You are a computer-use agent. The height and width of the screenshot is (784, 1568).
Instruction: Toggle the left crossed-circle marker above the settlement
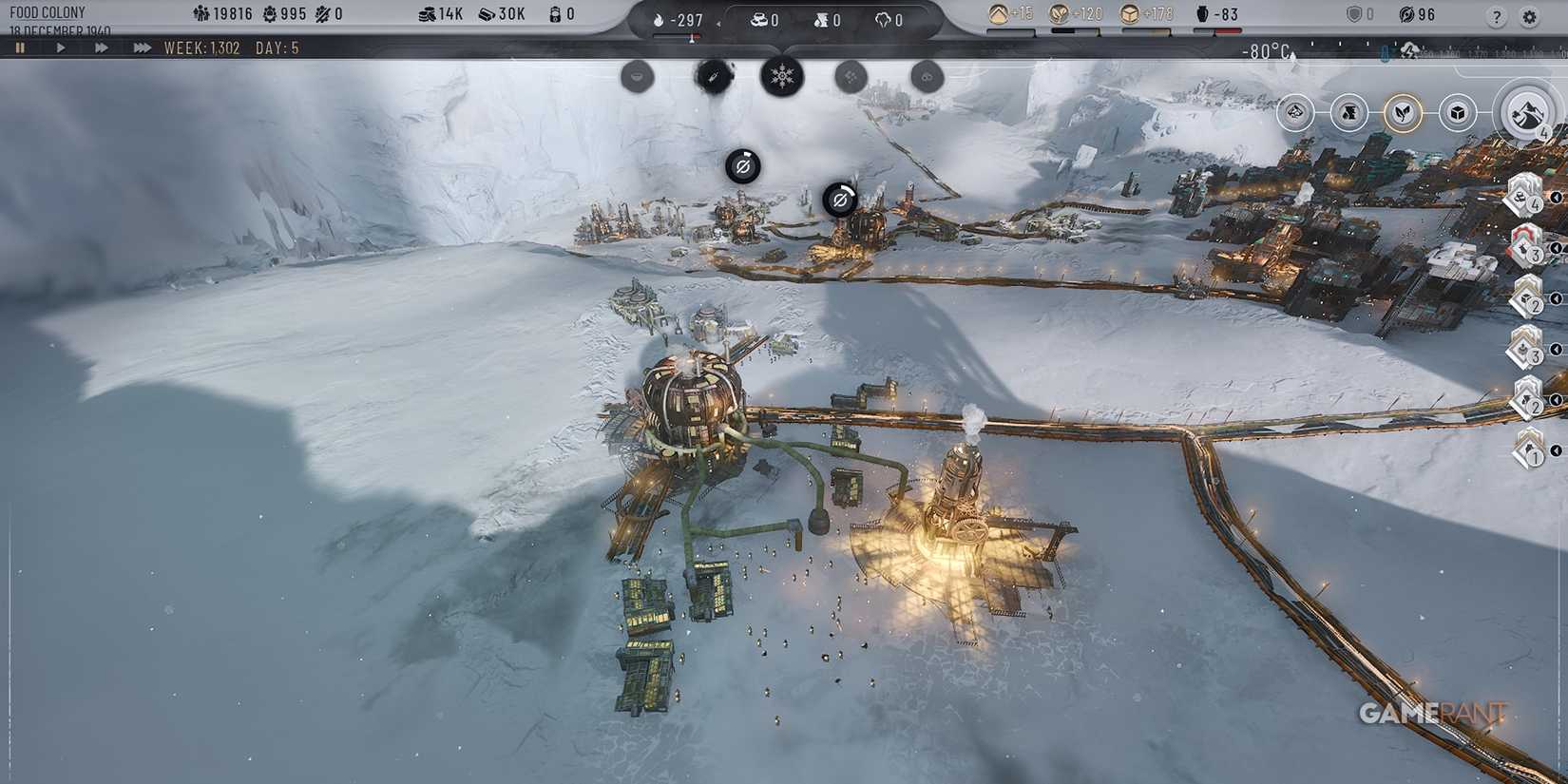(x=744, y=166)
